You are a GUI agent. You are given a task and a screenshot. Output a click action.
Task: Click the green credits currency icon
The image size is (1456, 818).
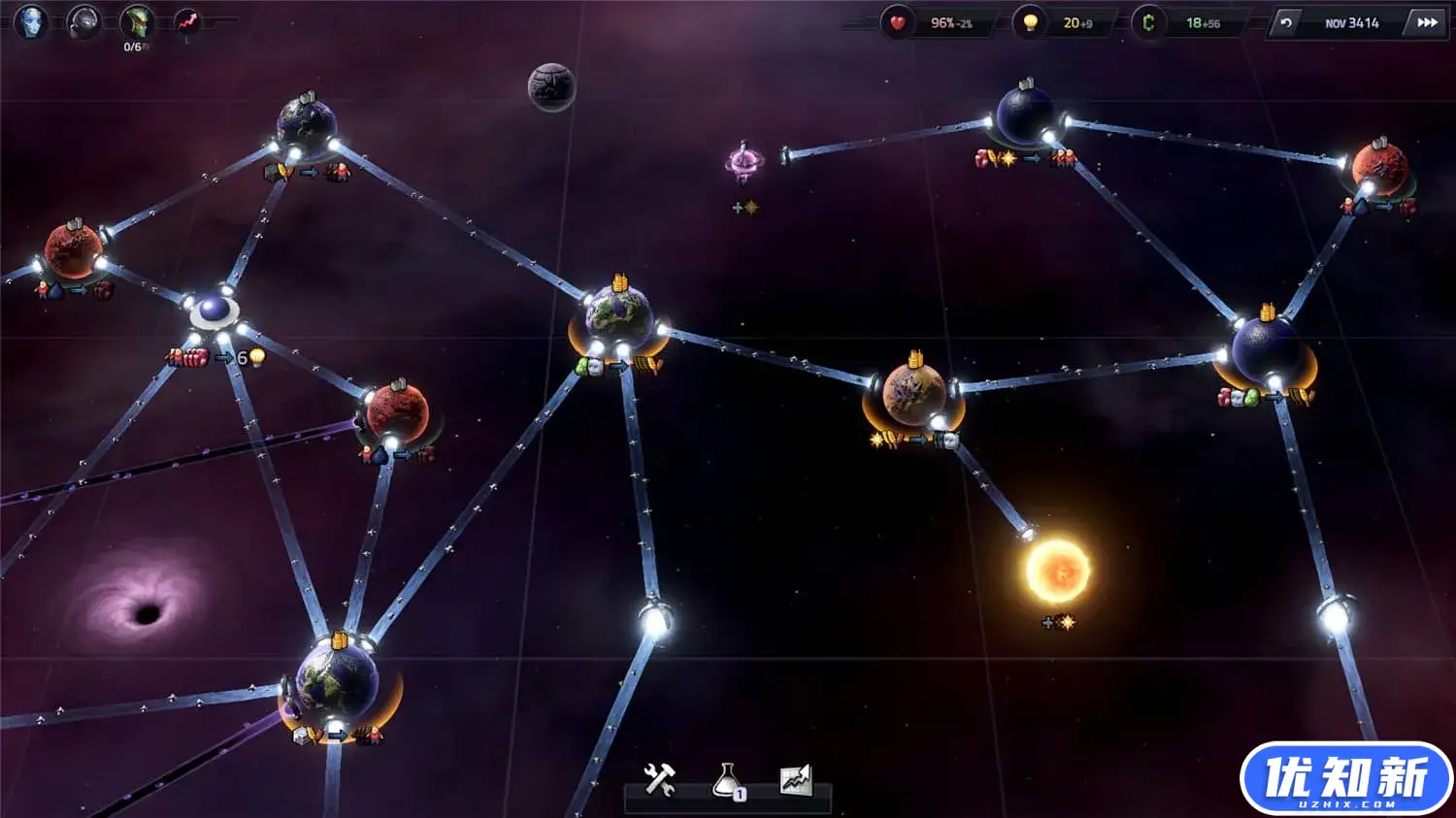(x=1148, y=22)
